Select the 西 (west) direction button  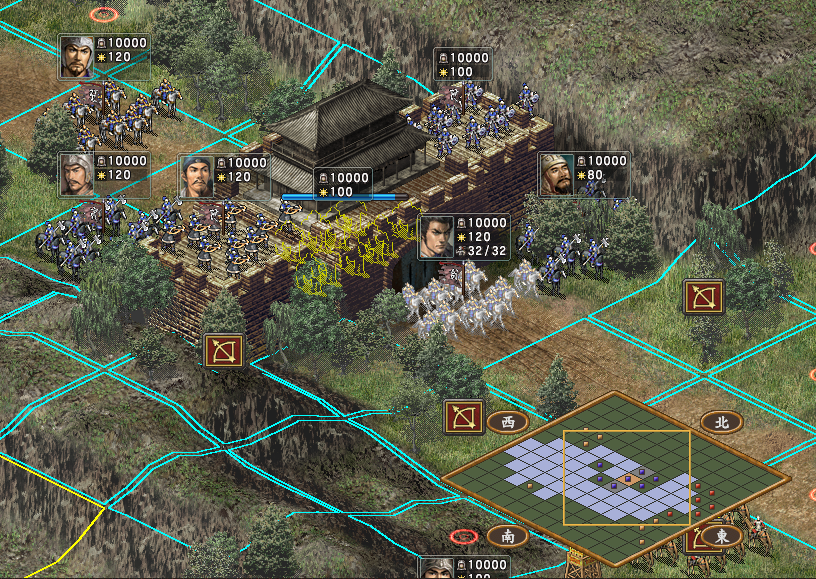coord(507,422)
